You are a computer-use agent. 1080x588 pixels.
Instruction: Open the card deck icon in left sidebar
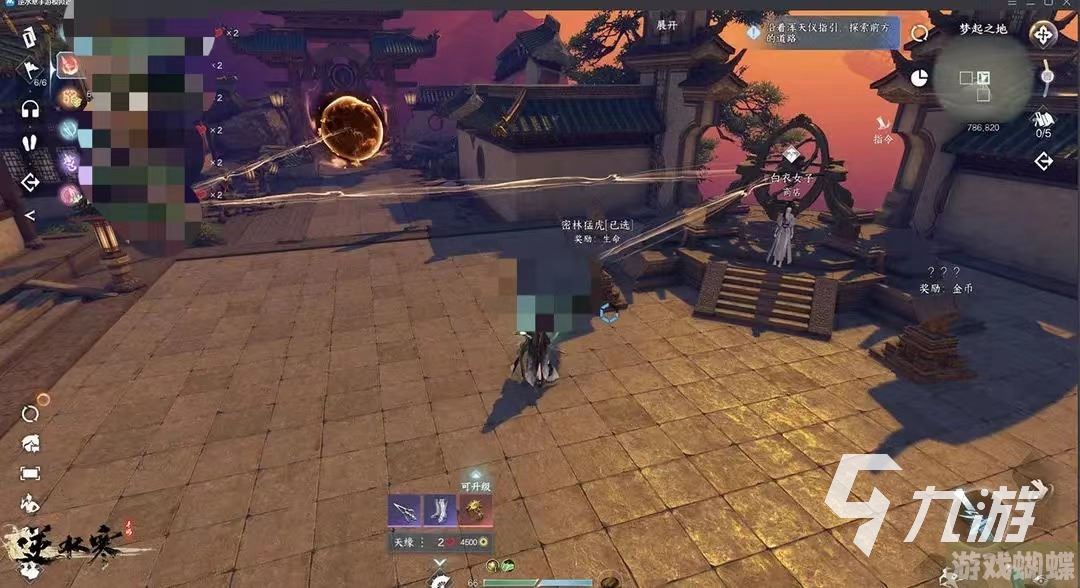coord(29,38)
